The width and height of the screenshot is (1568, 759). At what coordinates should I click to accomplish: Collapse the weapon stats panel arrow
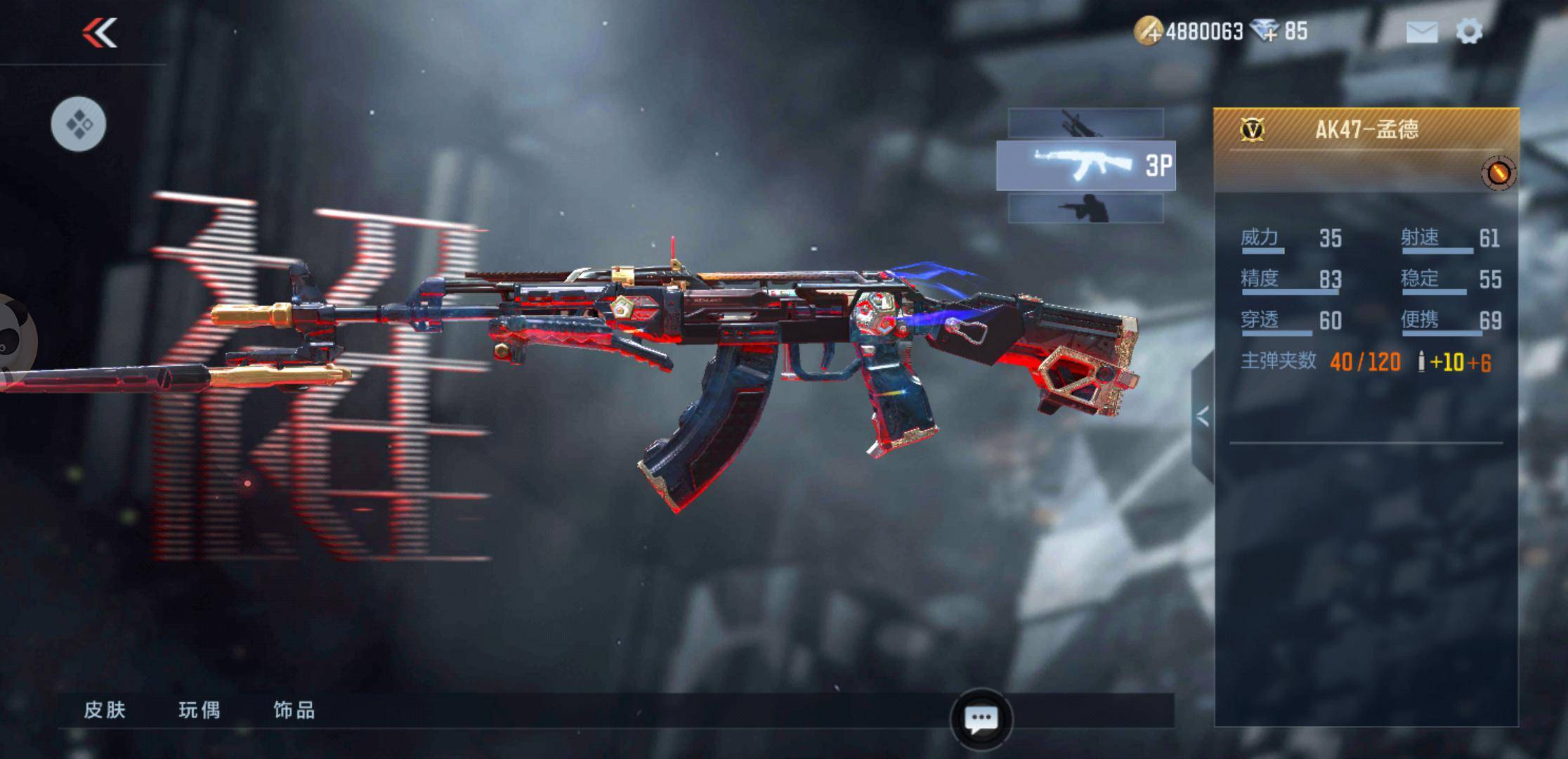click(1203, 417)
